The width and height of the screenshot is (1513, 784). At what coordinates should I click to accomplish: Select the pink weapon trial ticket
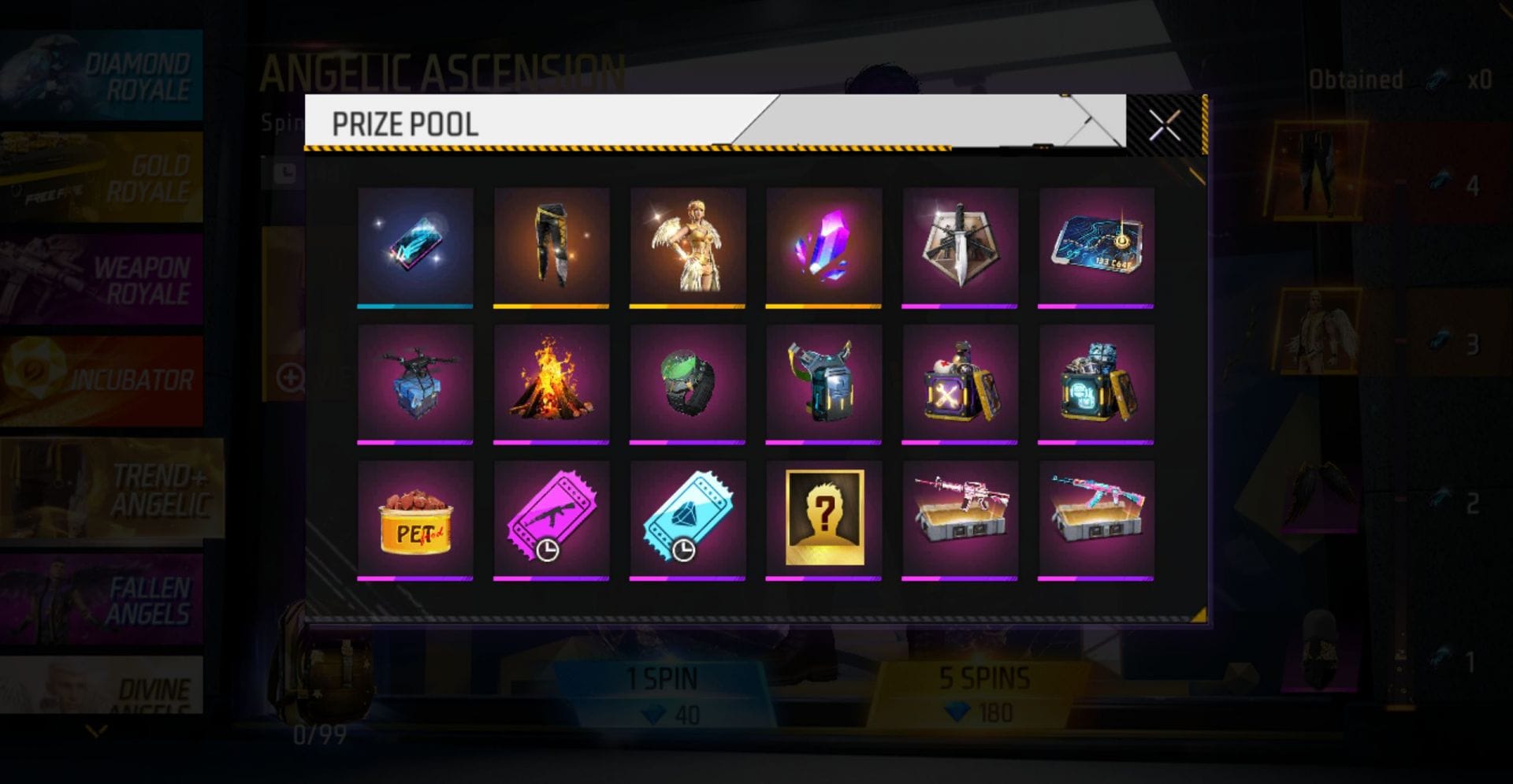[x=551, y=518]
